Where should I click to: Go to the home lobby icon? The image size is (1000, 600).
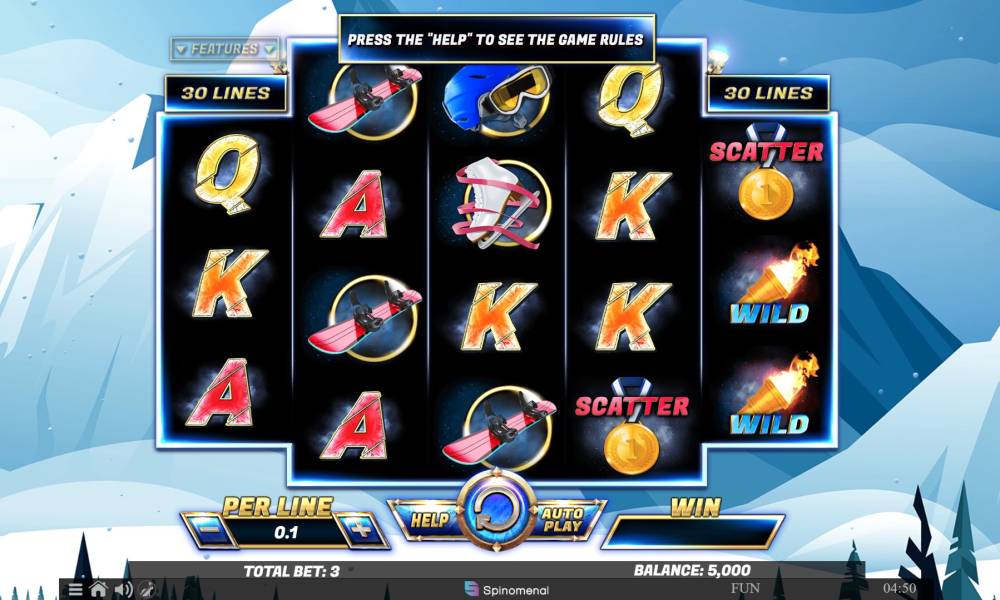(x=99, y=589)
